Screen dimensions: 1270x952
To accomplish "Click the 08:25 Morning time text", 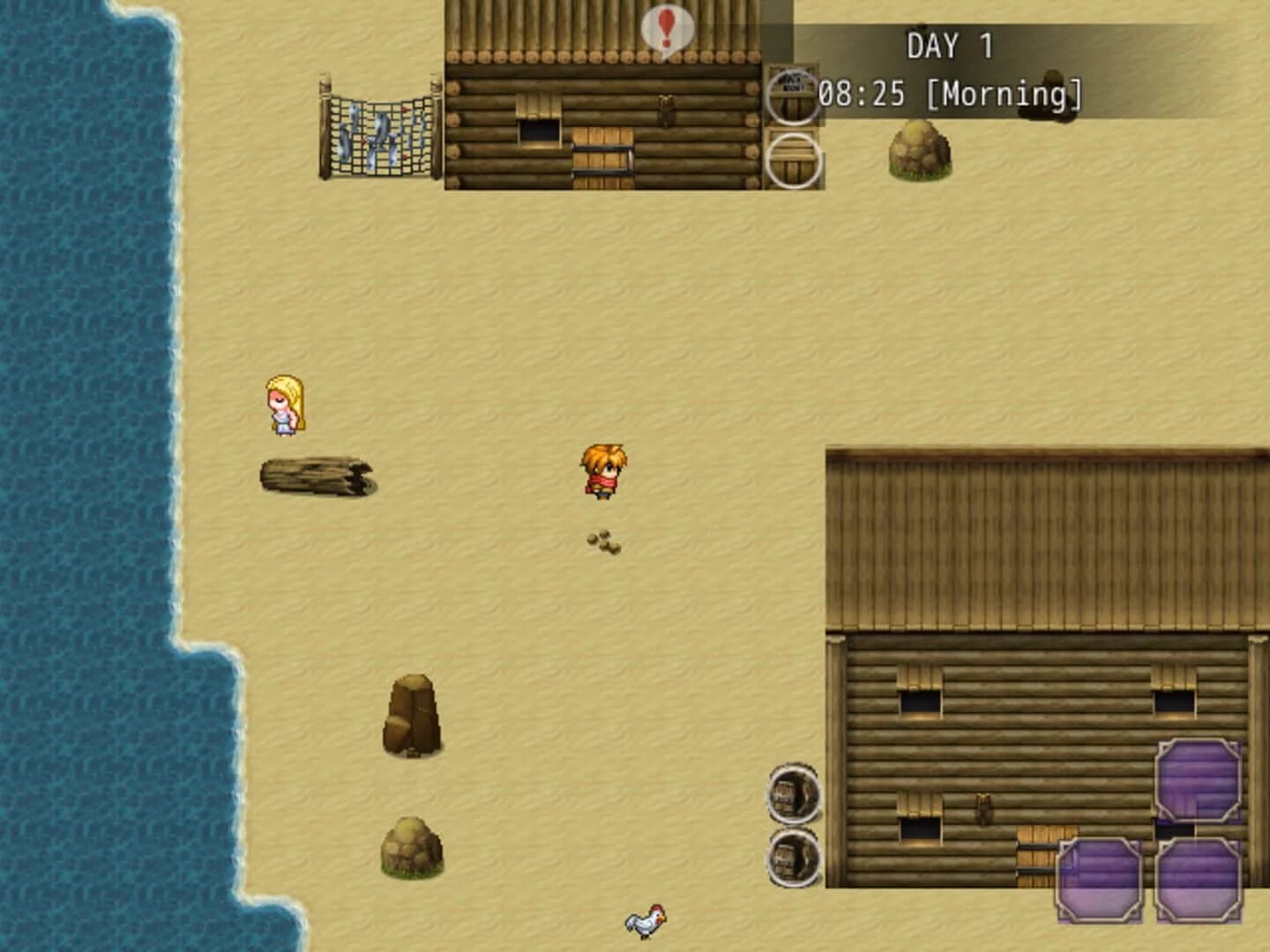I will coord(948,91).
